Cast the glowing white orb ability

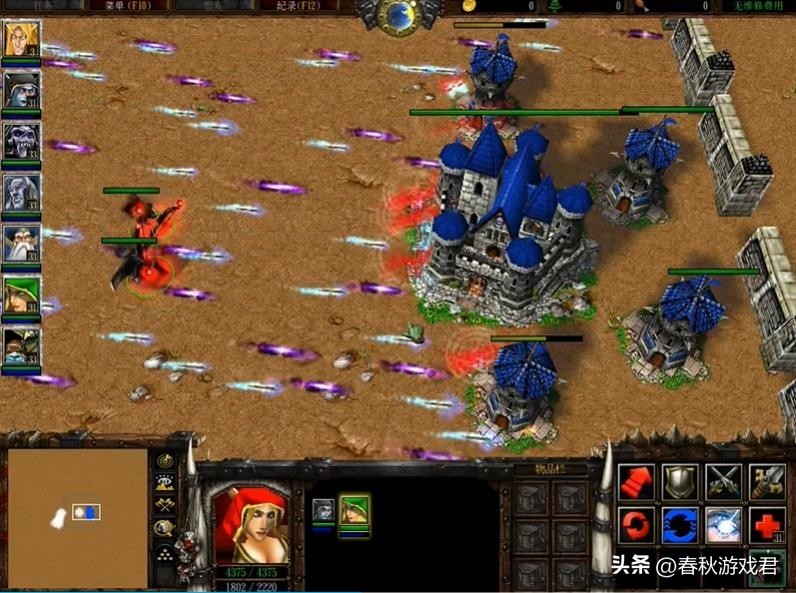click(x=723, y=525)
